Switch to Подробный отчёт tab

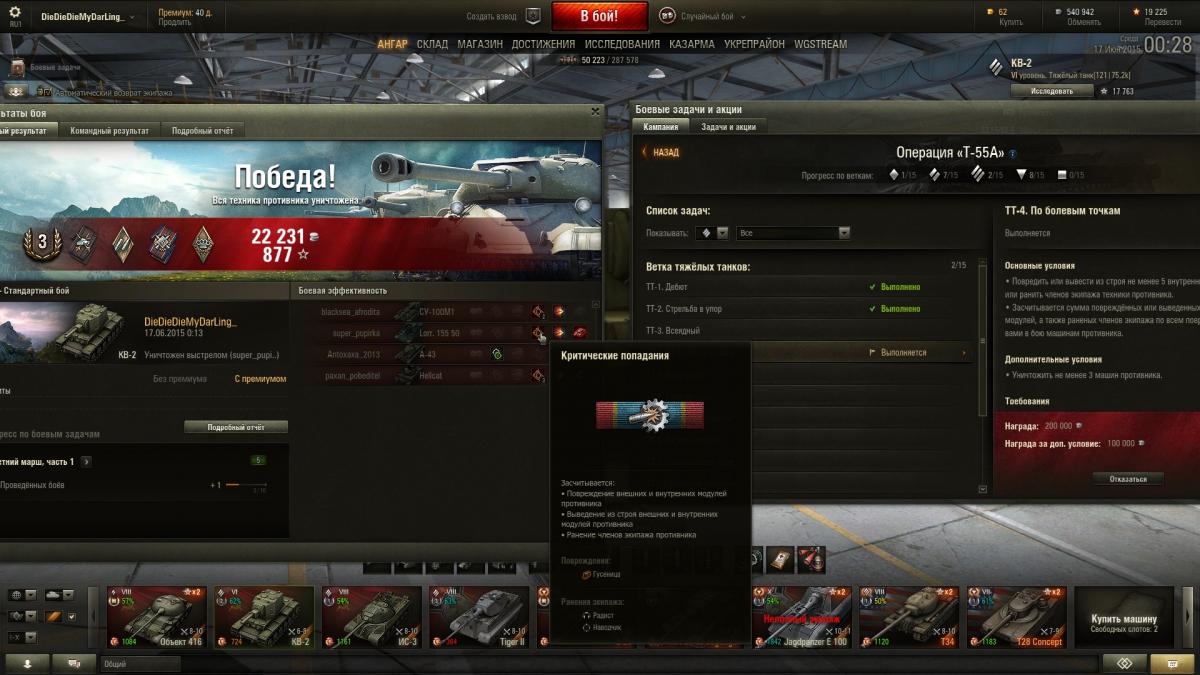[x=202, y=131]
